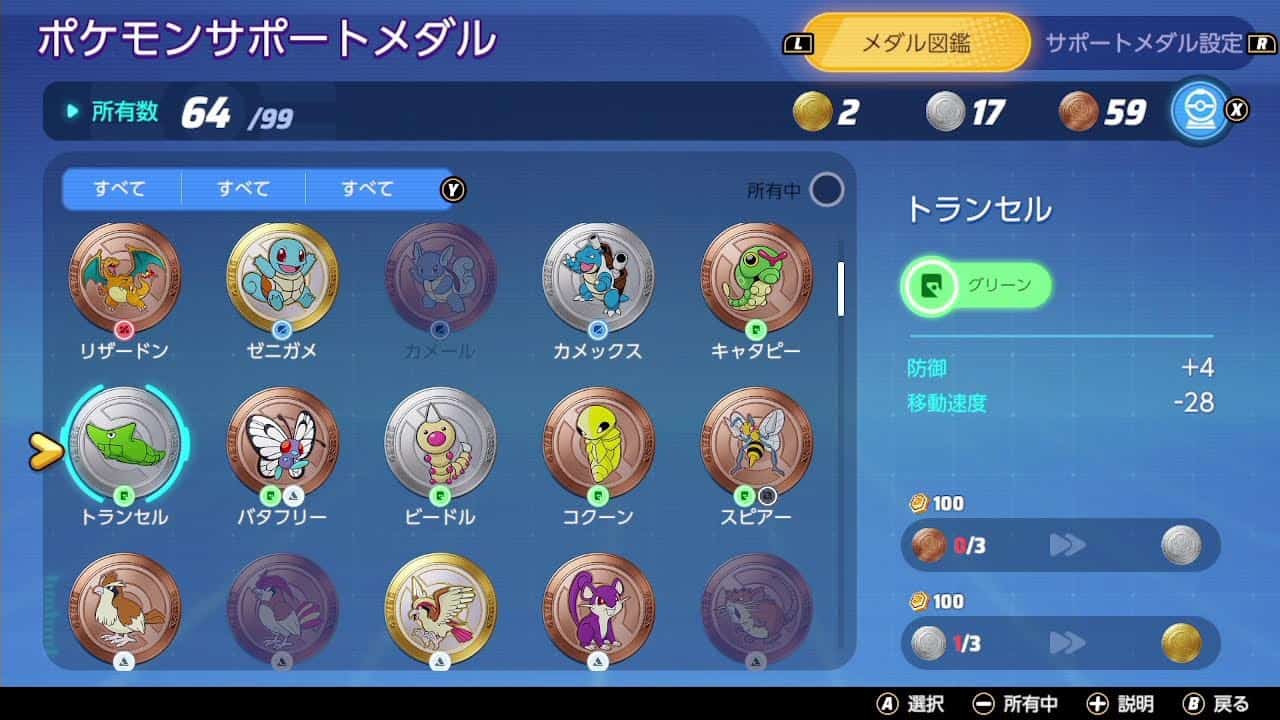
Task: Toggle the 所有中 owned filter circle
Action: 826,187
